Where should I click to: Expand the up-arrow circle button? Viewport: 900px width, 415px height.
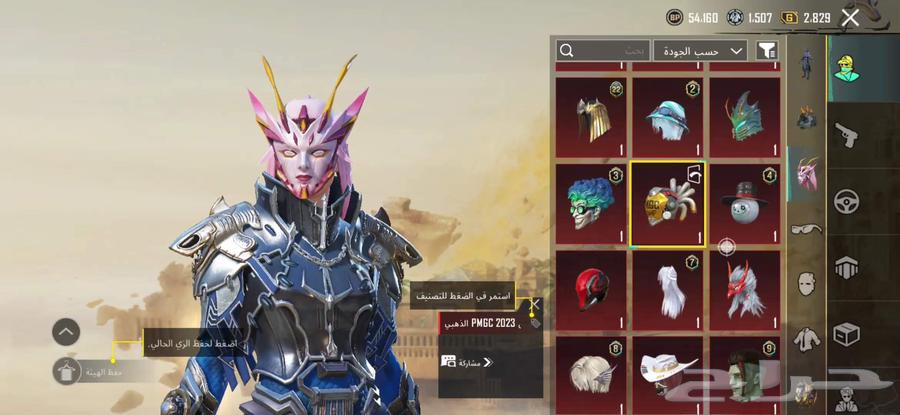pos(66,332)
